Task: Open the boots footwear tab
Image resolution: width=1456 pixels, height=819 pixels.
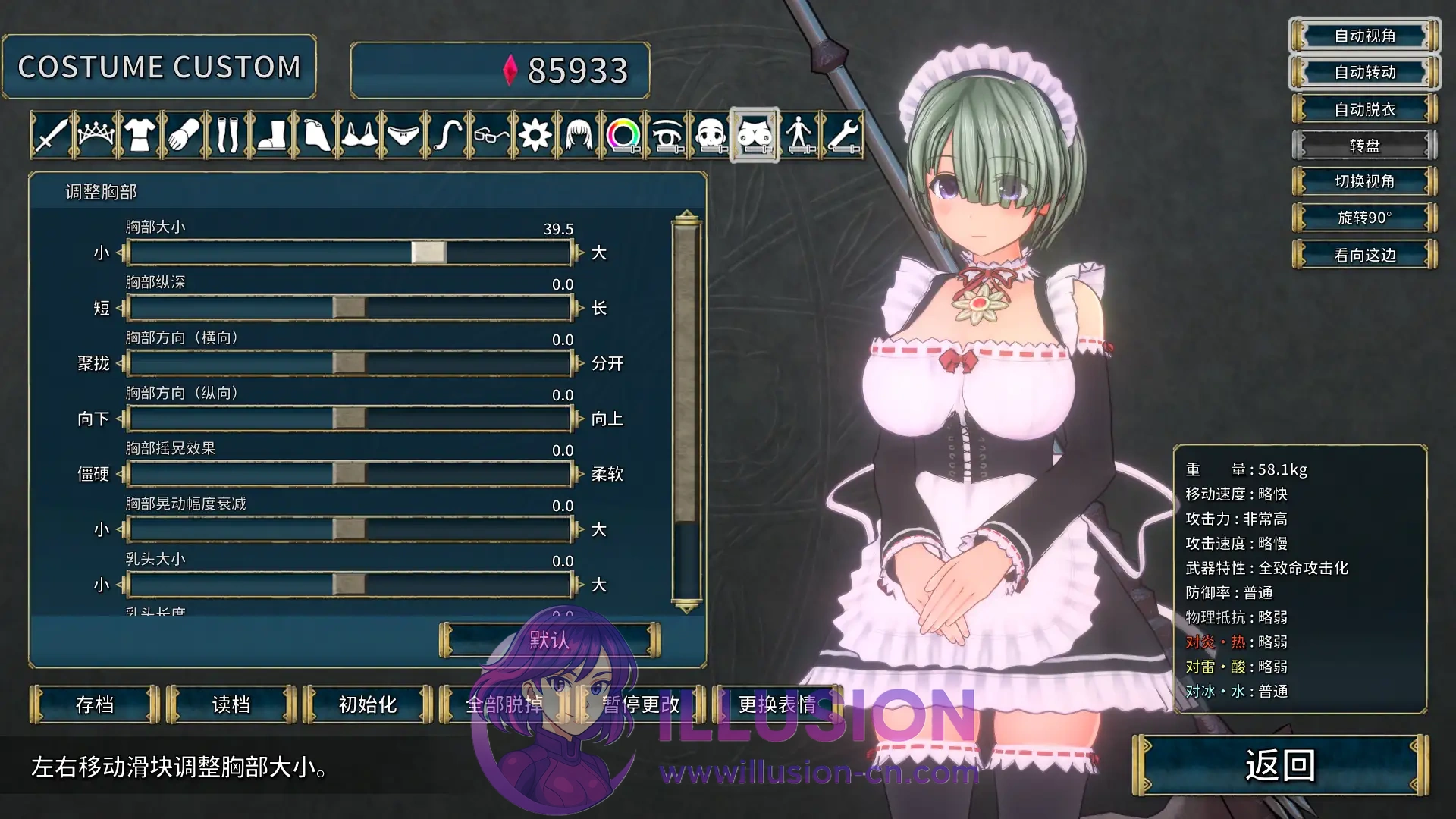Action: (x=271, y=136)
